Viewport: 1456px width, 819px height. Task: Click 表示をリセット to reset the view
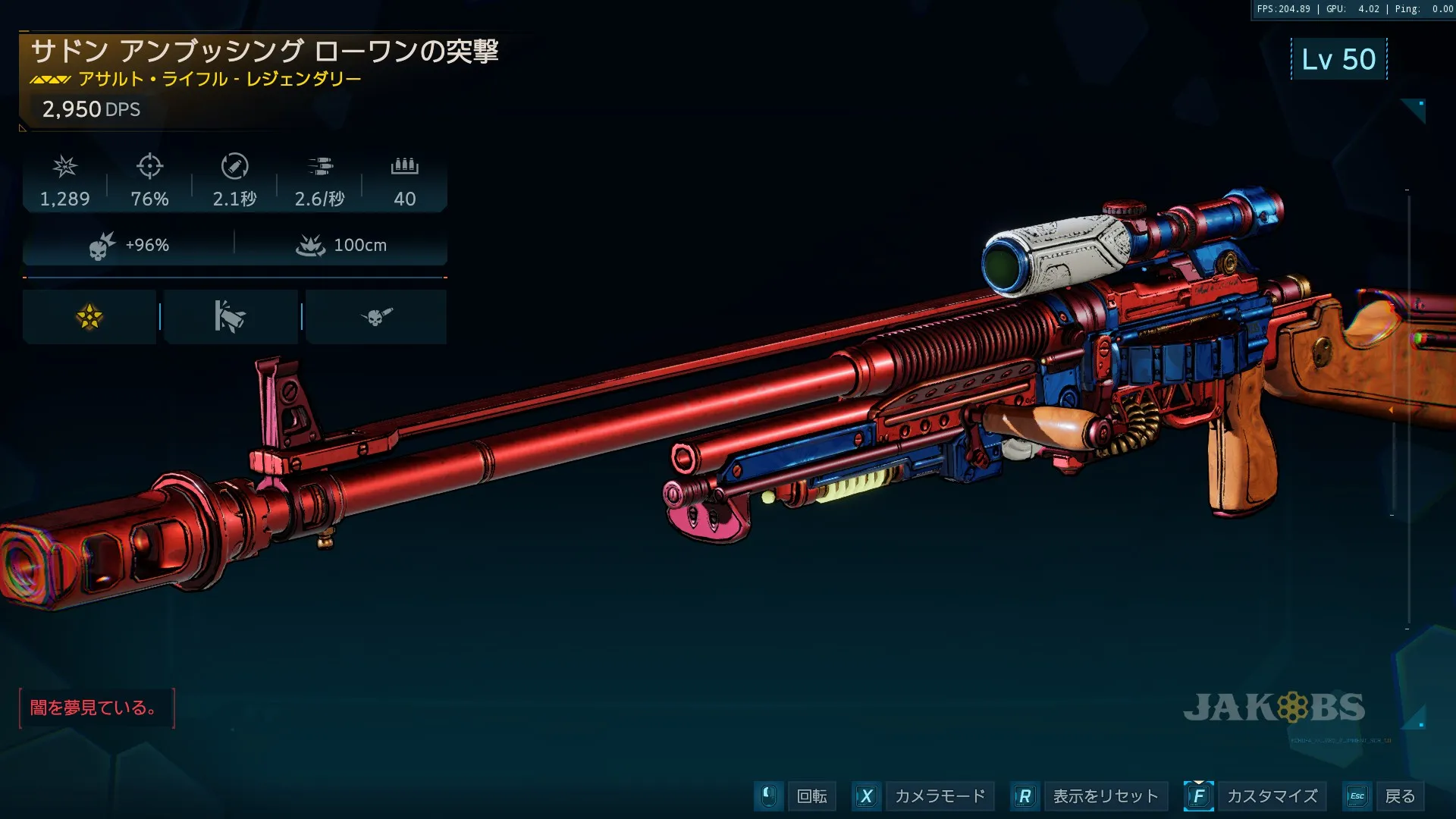click(x=1105, y=796)
